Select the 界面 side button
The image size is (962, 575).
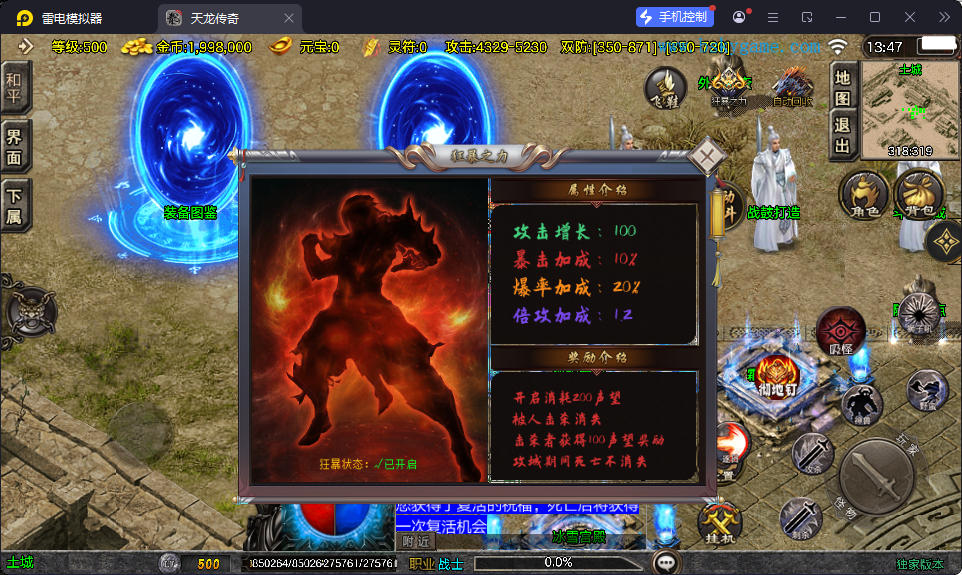(x=15, y=147)
